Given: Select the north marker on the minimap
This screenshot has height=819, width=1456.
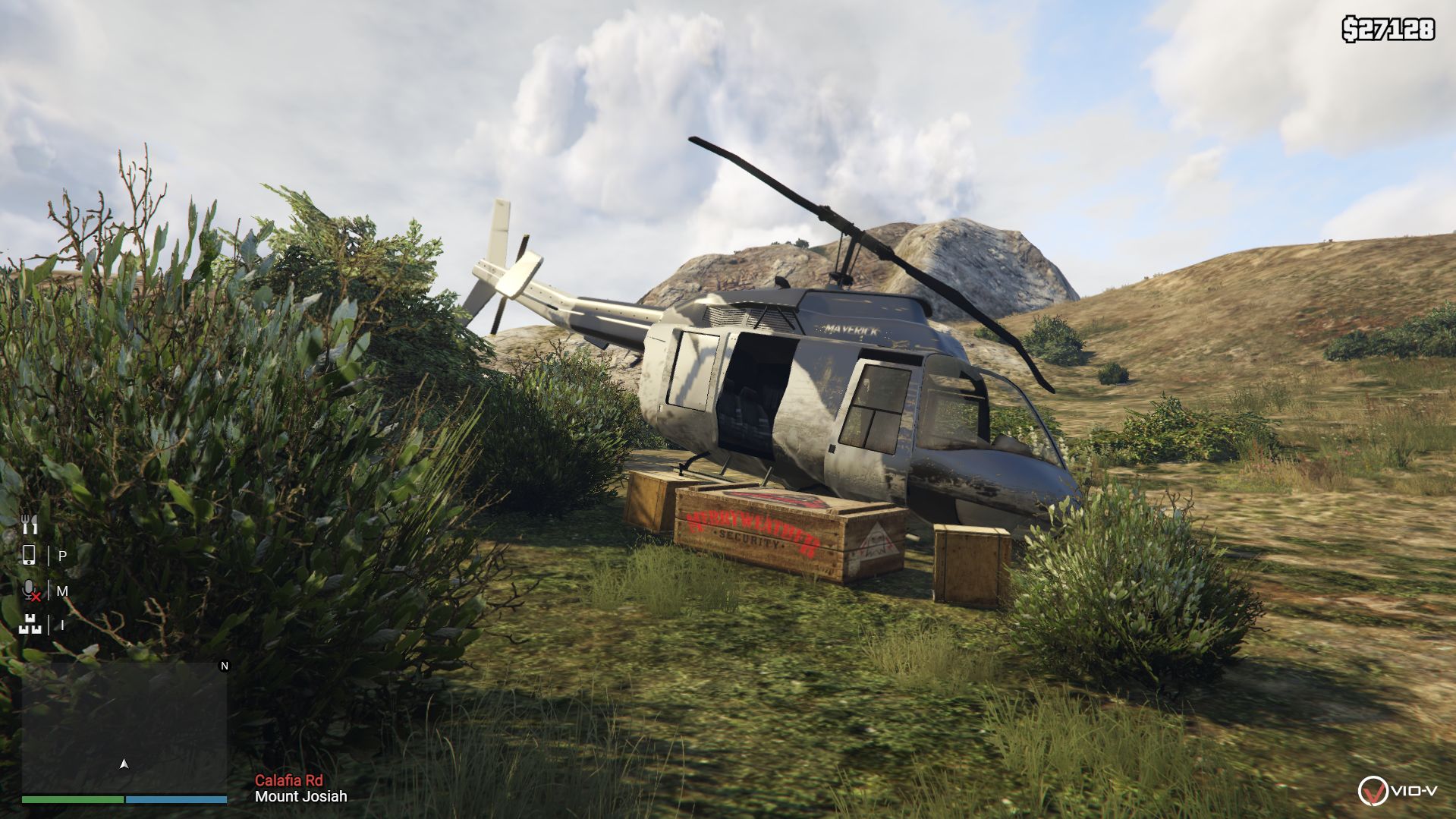Looking at the screenshot, I should [224, 666].
